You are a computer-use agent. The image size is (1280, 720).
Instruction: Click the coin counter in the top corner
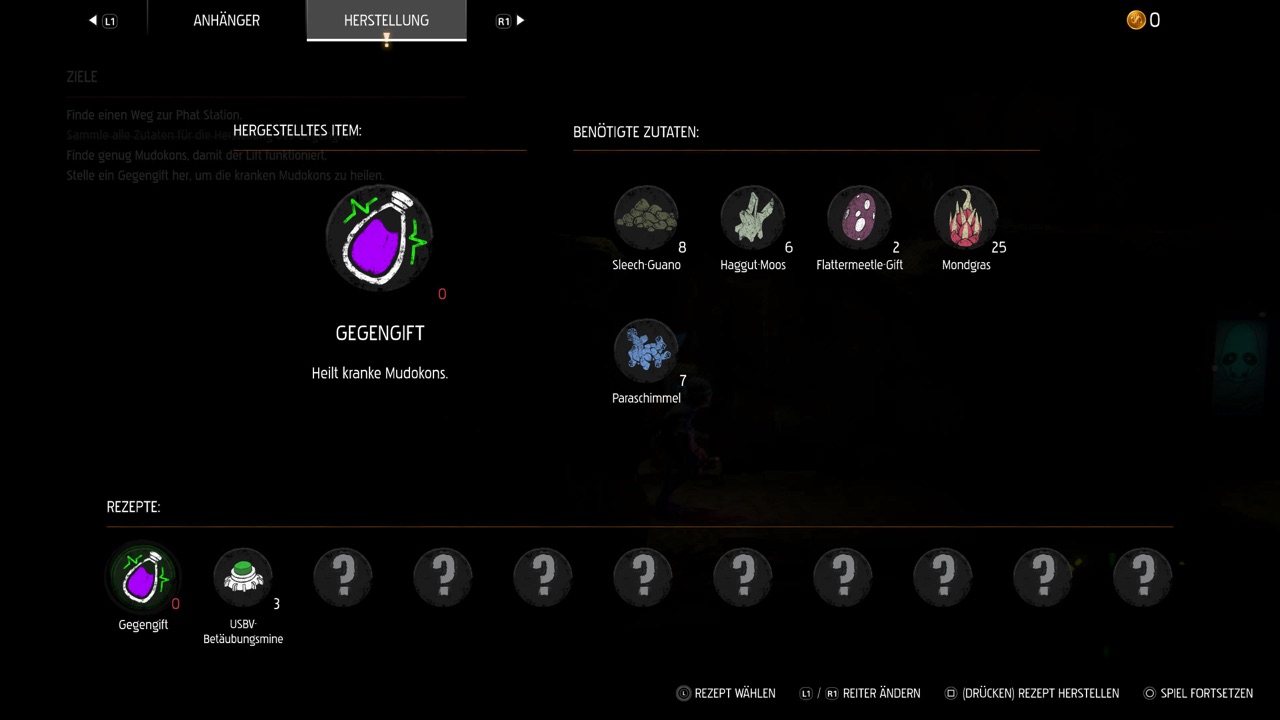1142,20
